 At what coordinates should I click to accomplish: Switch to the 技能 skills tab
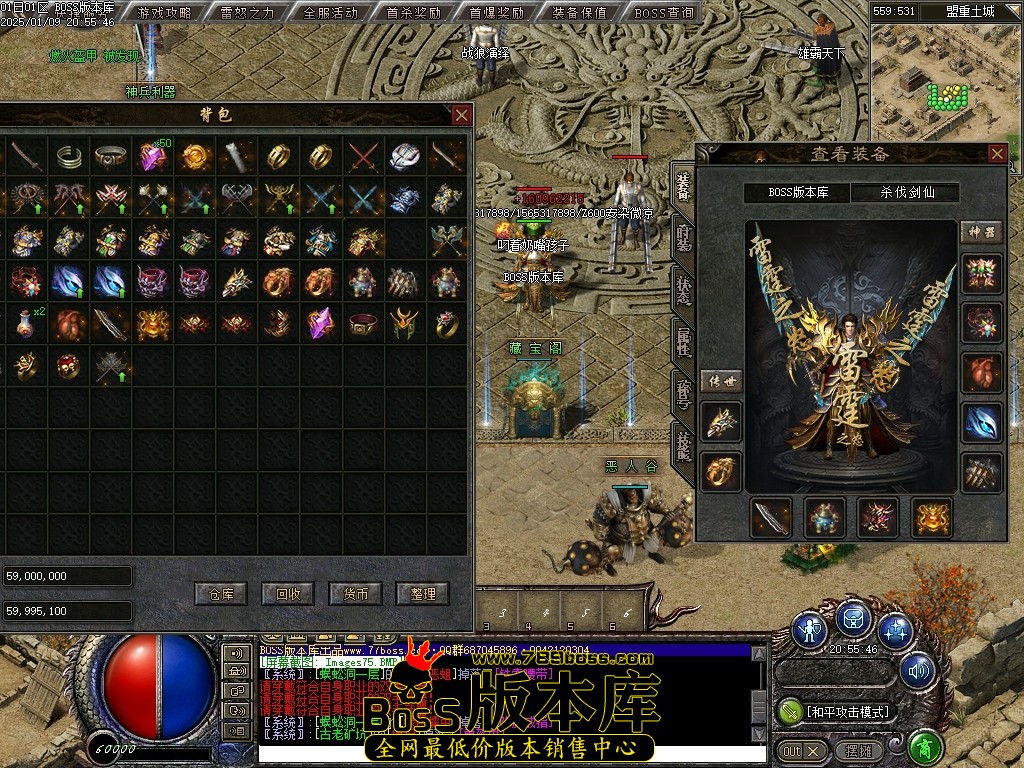[x=684, y=443]
